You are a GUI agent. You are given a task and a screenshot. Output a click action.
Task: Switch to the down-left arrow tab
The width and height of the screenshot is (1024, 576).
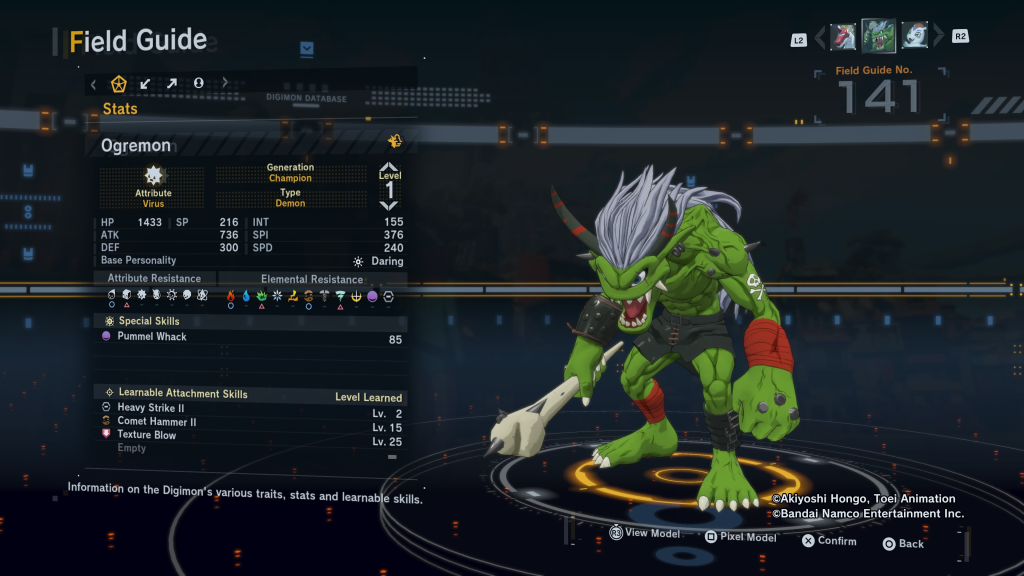click(146, 84)
